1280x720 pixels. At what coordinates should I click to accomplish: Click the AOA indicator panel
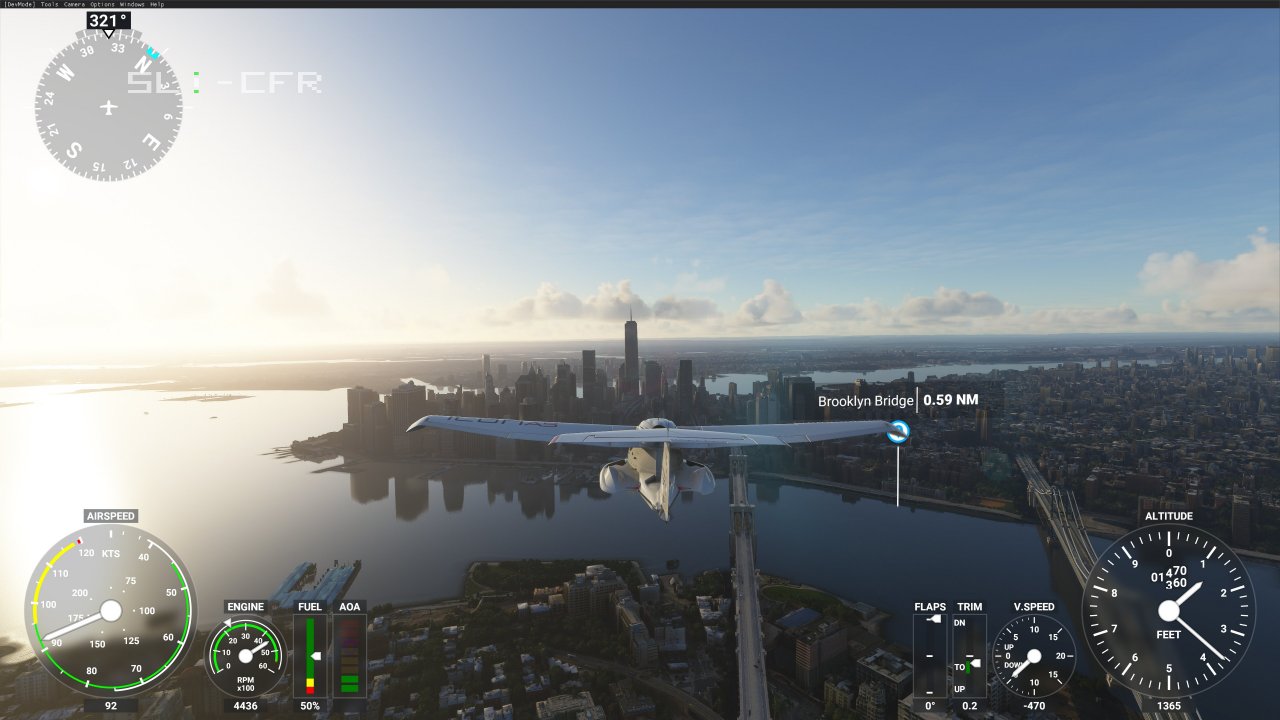349,655
